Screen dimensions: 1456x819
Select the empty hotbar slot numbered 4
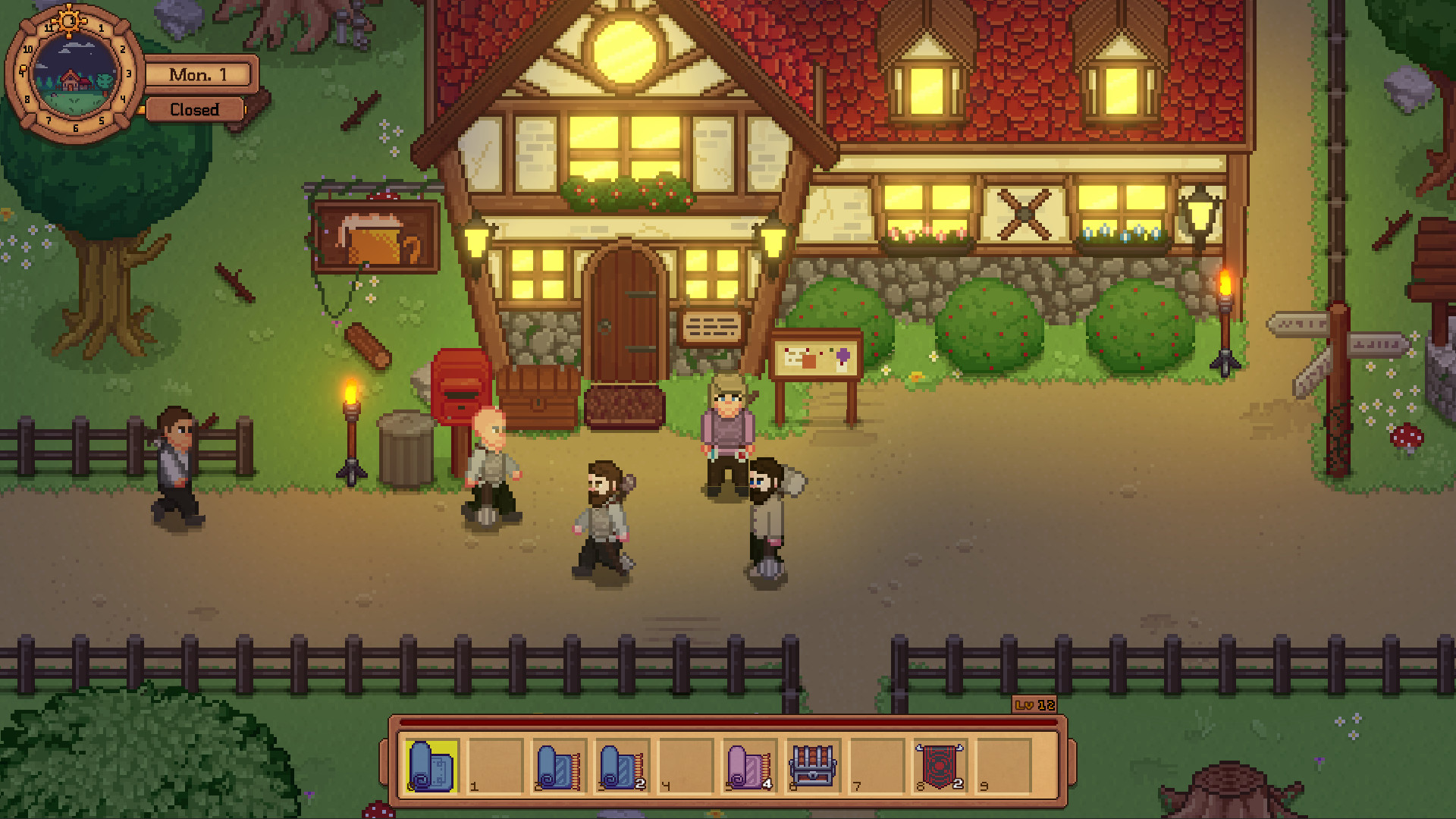coord(686,766)
